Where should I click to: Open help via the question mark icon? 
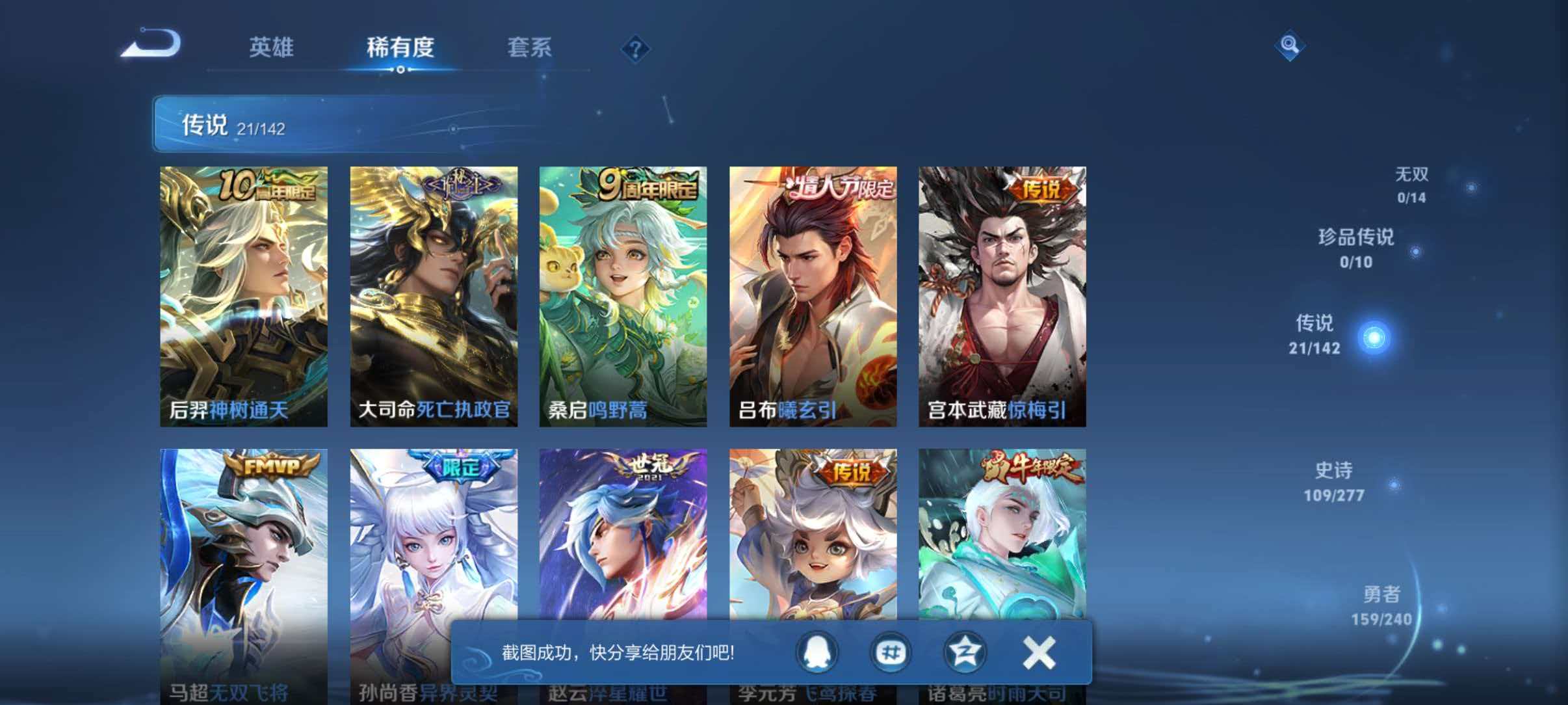(636, 48)
